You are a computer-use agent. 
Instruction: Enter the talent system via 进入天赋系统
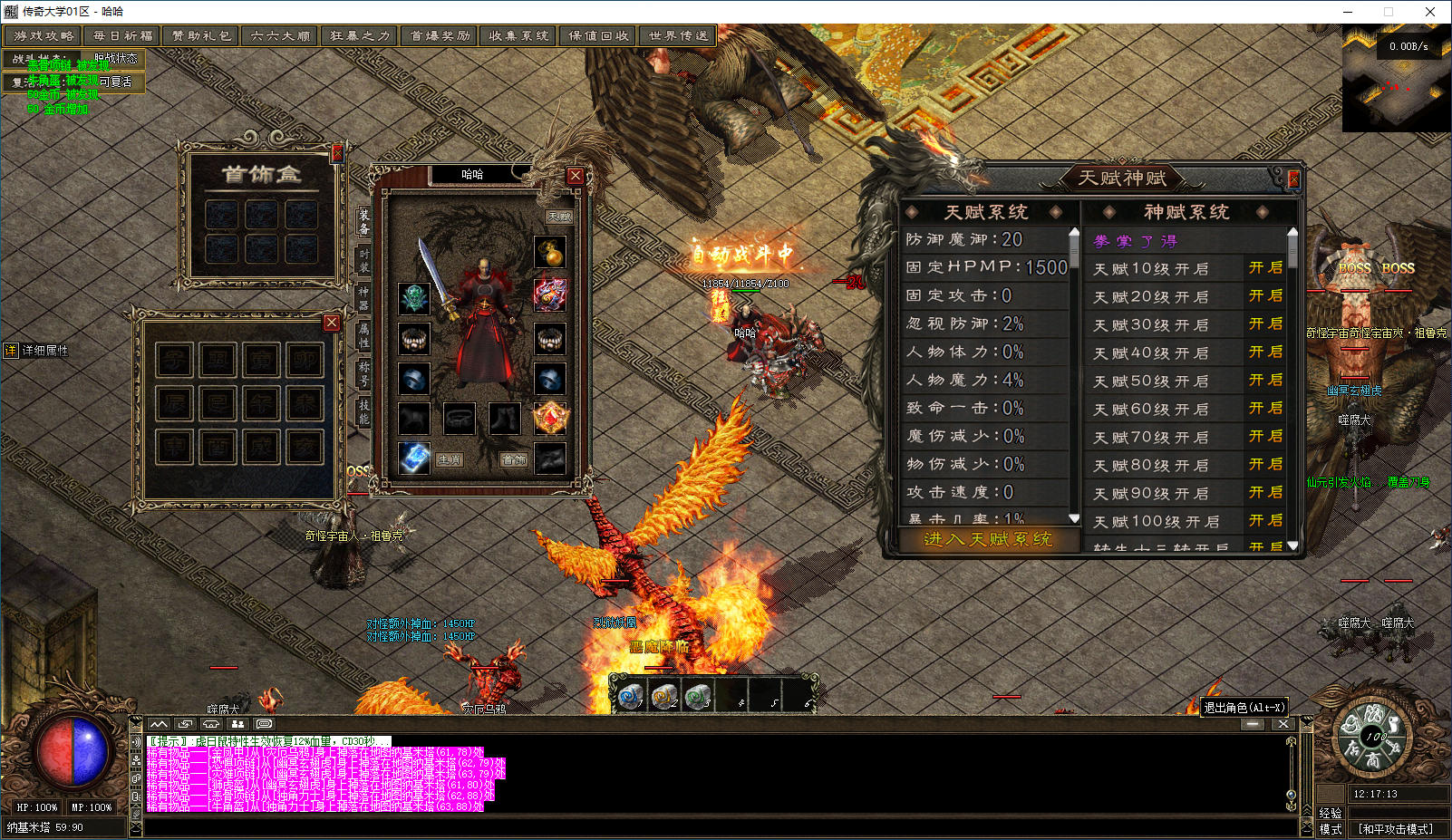pyautogui.click(x=987, y=540)
